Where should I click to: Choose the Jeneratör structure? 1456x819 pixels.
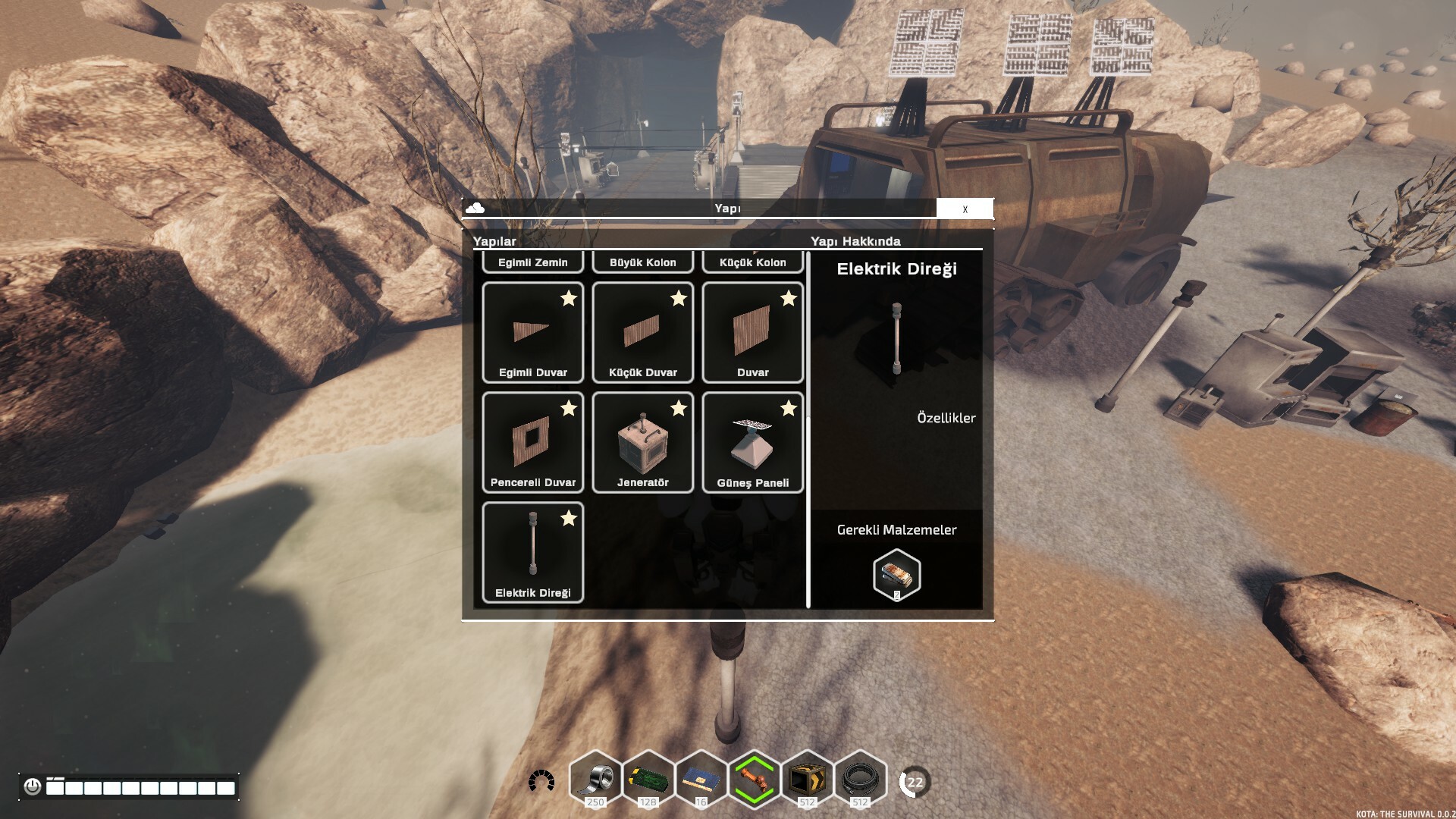click(643, 443)
